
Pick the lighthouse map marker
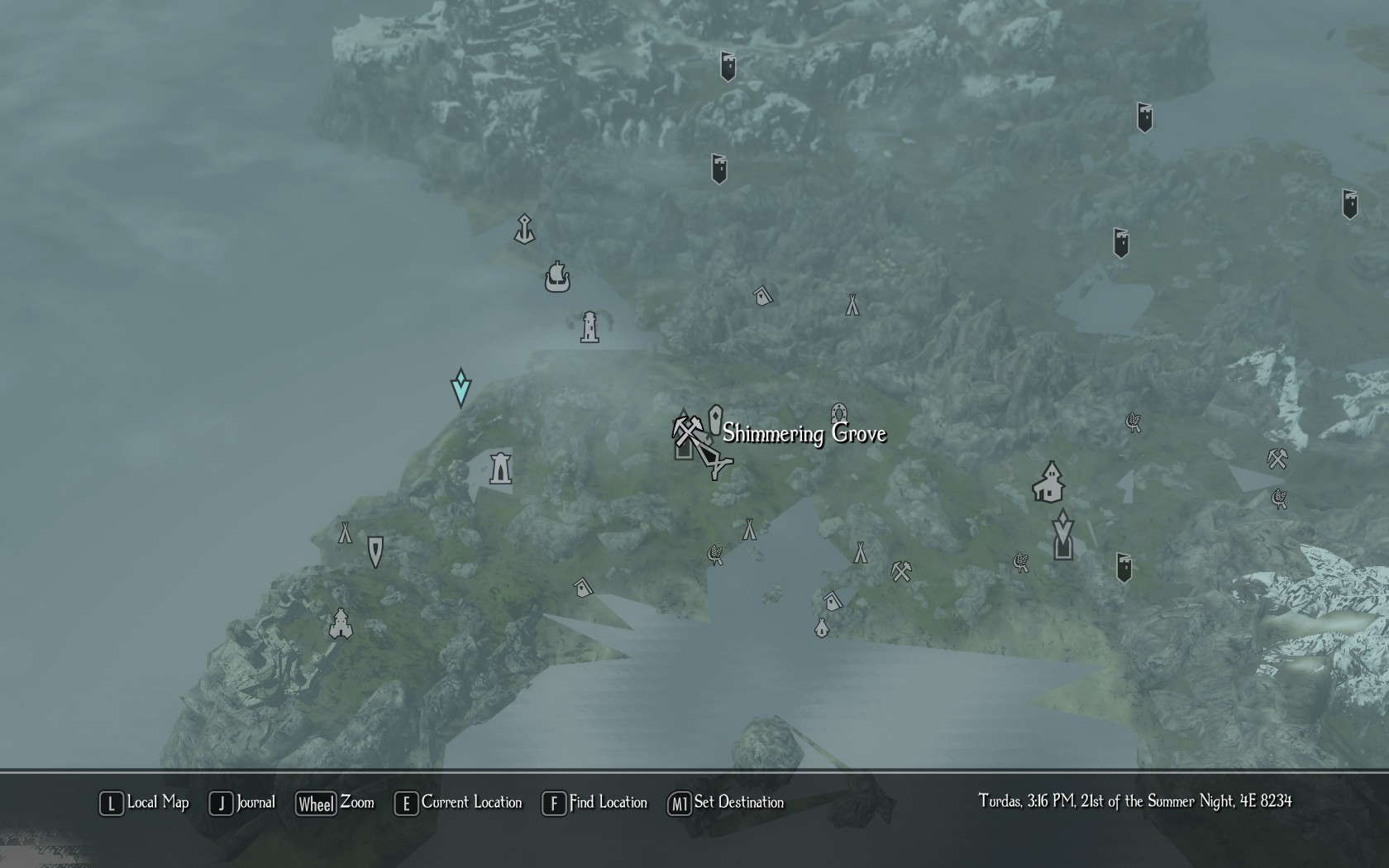589,327
